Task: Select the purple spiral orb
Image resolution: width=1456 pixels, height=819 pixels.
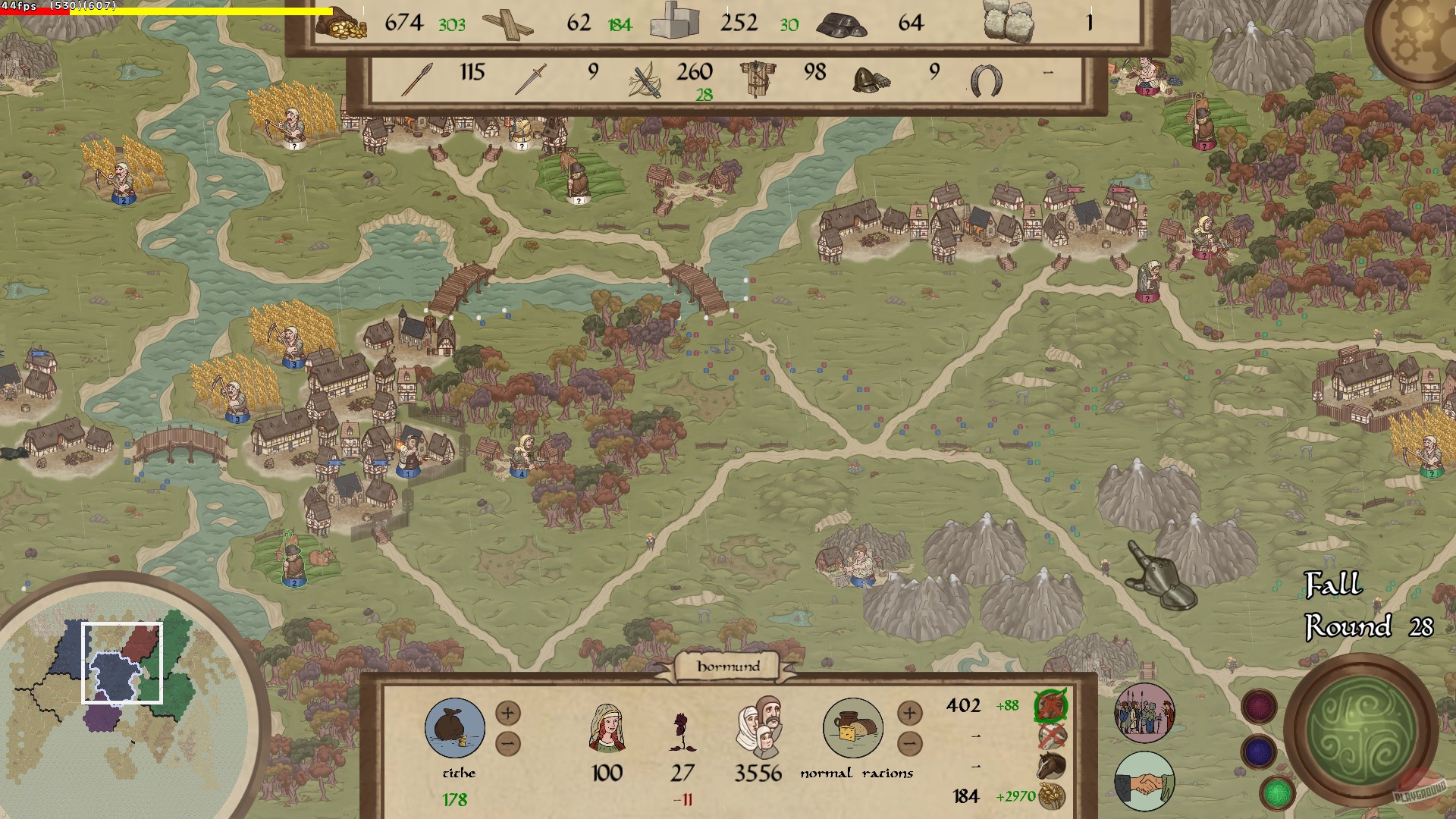Action: (x=1259, y=707)
